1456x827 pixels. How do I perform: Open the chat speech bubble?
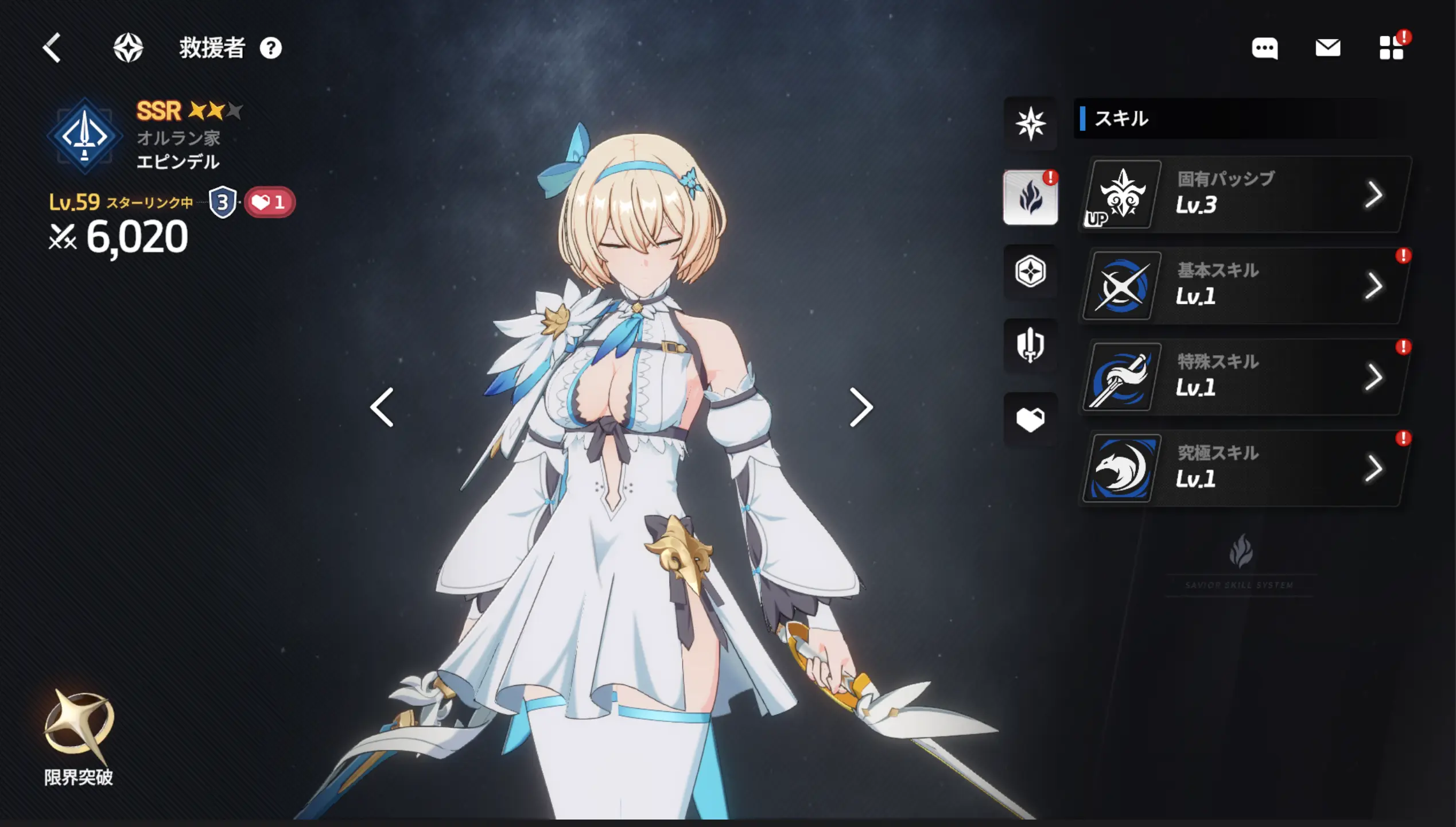pos(1264,48)
